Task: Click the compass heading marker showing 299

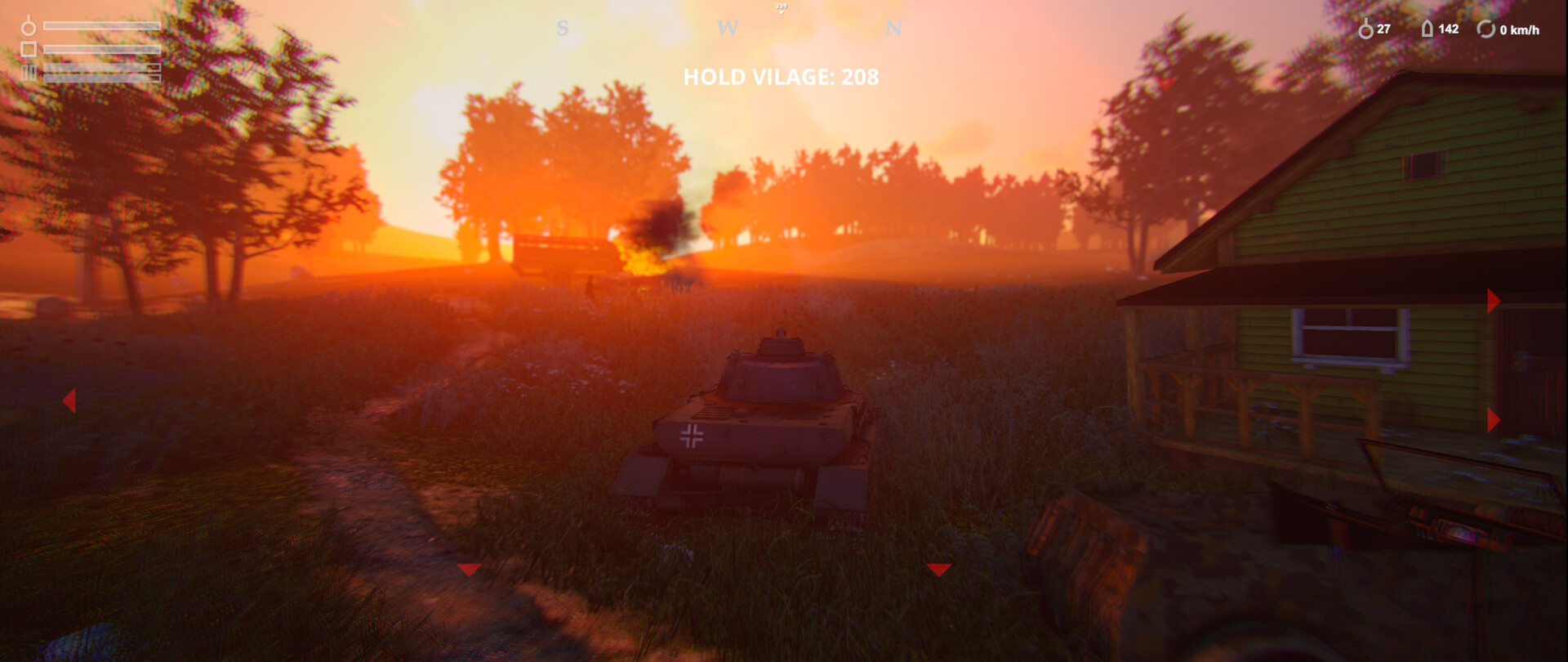Action: point(782,7)
